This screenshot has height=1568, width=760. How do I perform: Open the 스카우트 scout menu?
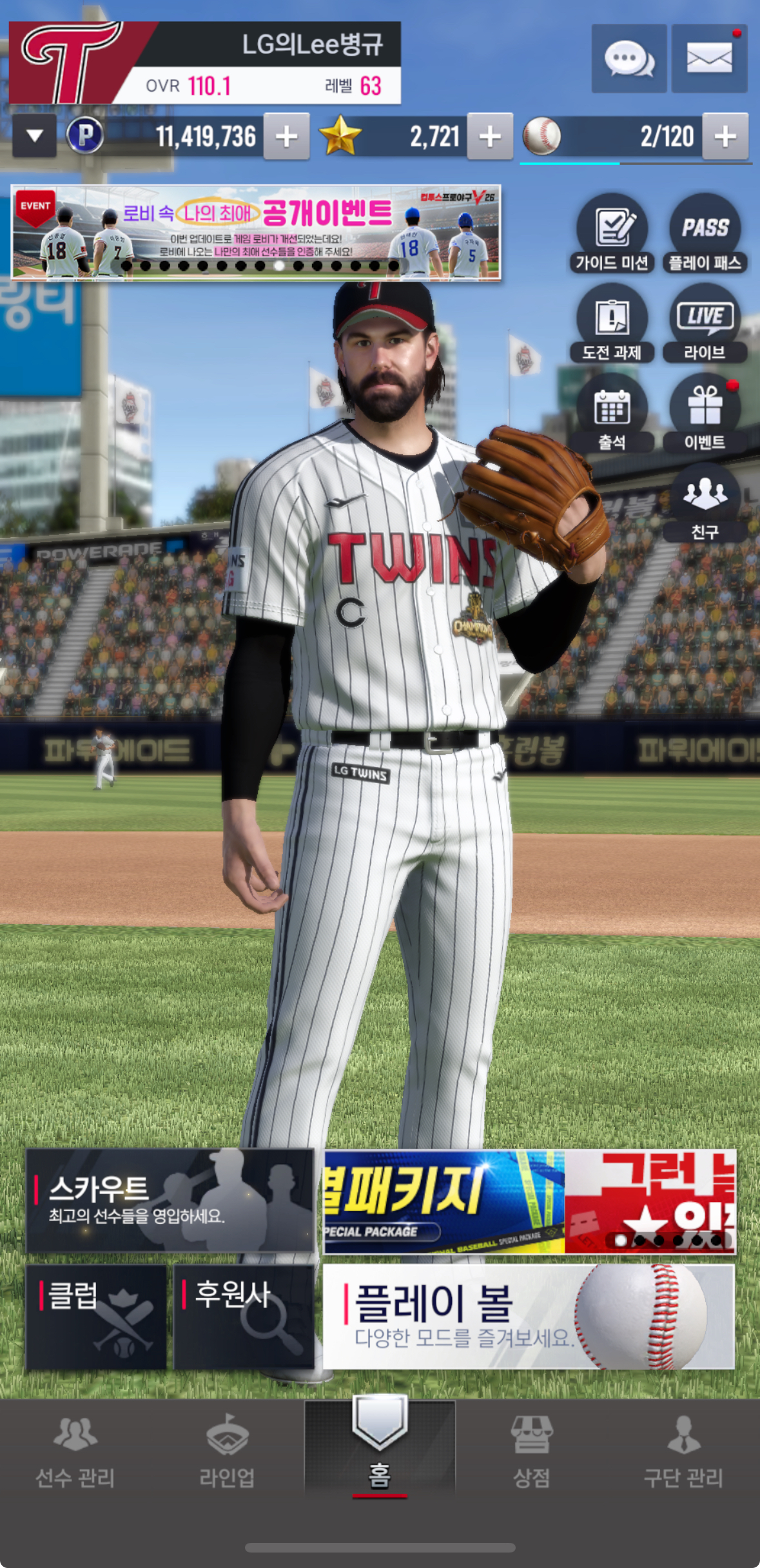pyautogui.click(x=170, y=1201)
